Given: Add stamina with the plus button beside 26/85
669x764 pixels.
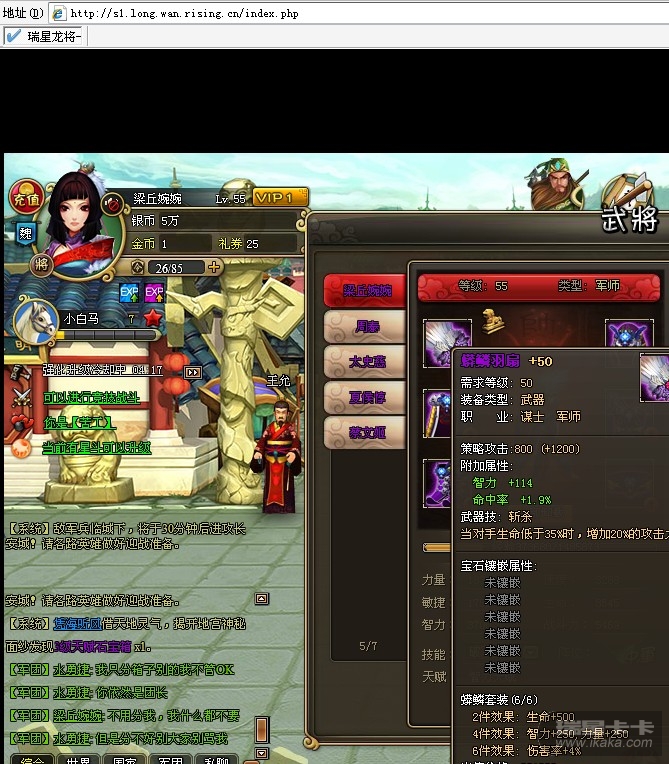Looking at the screenshot, I should click(213, 267).
